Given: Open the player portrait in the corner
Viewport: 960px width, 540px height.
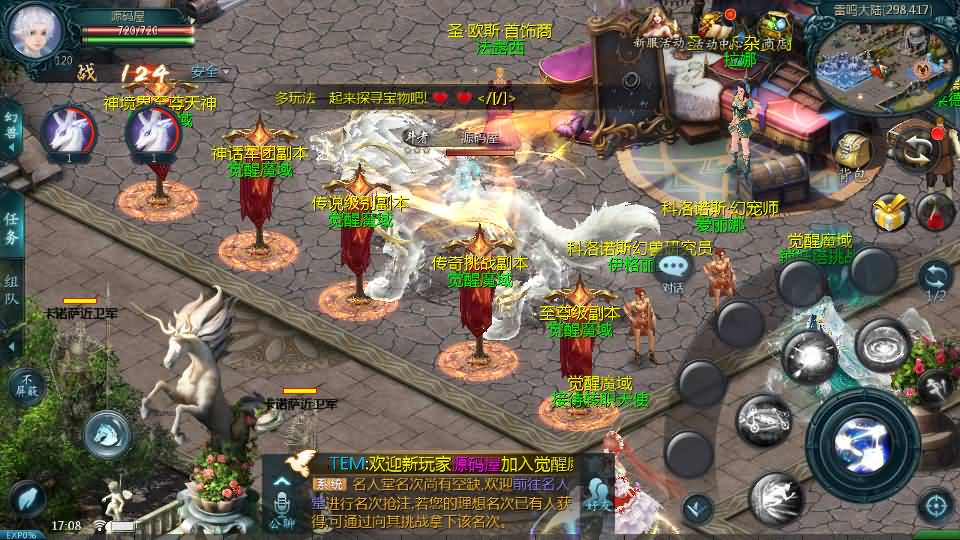Looking at the screenshot, I should point(35,30).
